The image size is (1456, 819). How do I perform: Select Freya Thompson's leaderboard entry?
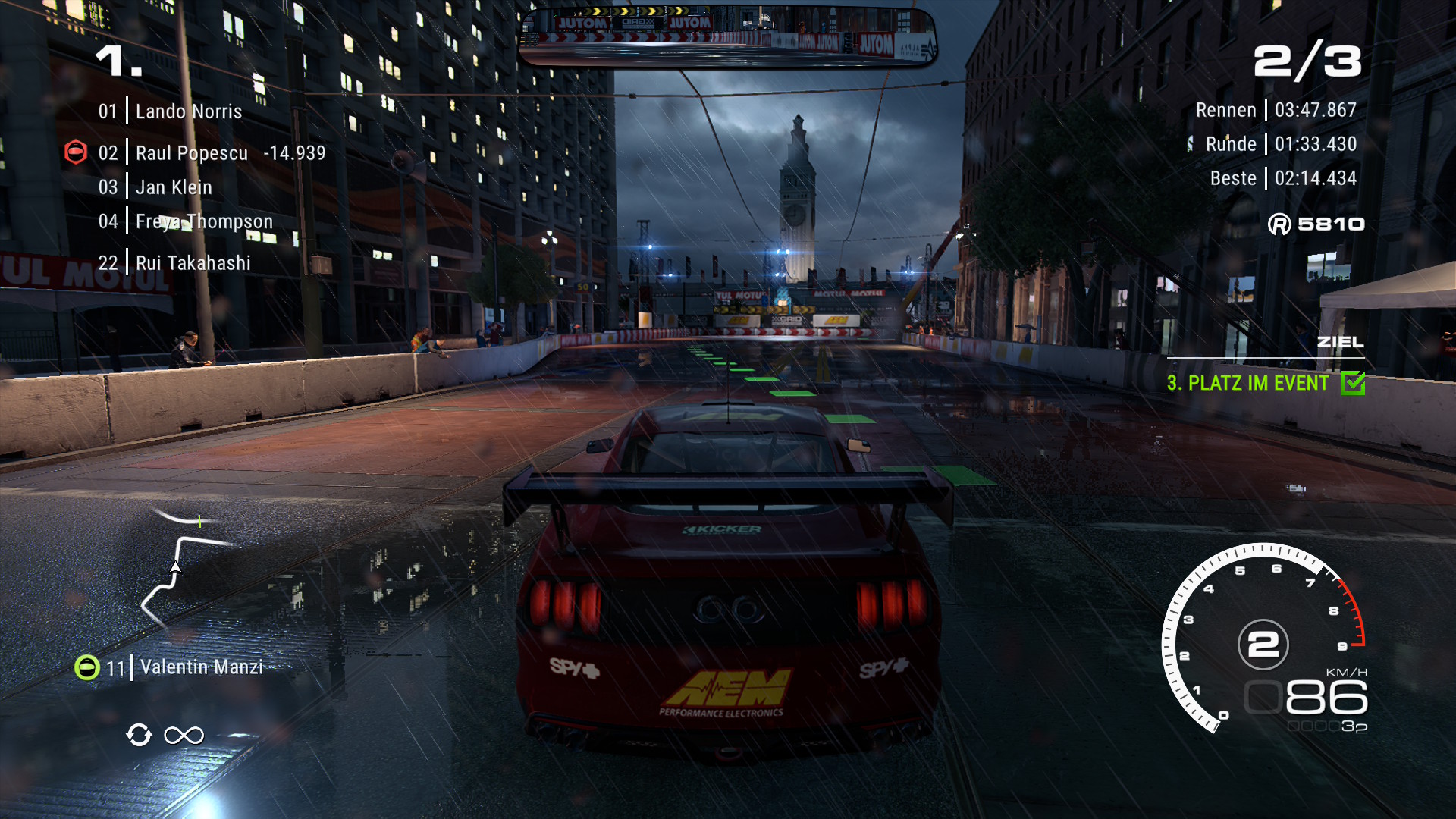[x=203, y=221]
